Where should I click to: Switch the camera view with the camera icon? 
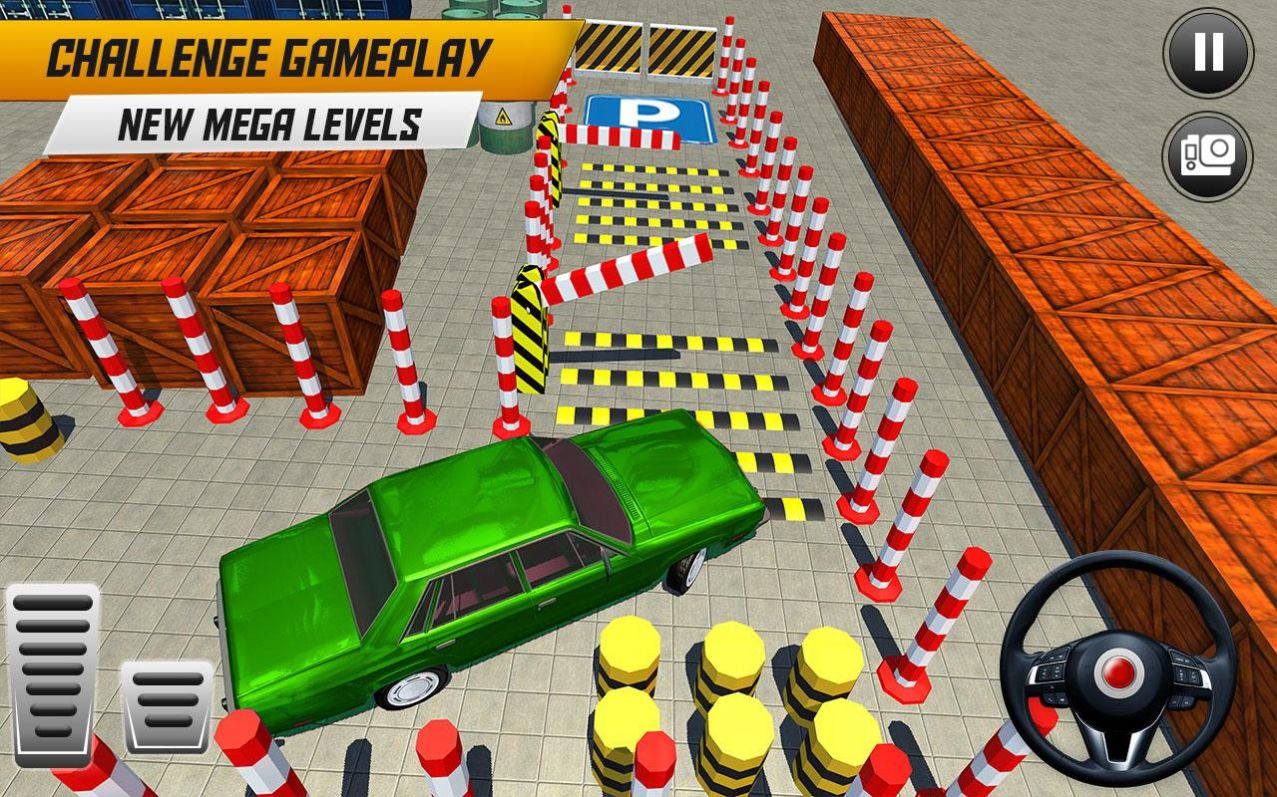(1208, 156)
